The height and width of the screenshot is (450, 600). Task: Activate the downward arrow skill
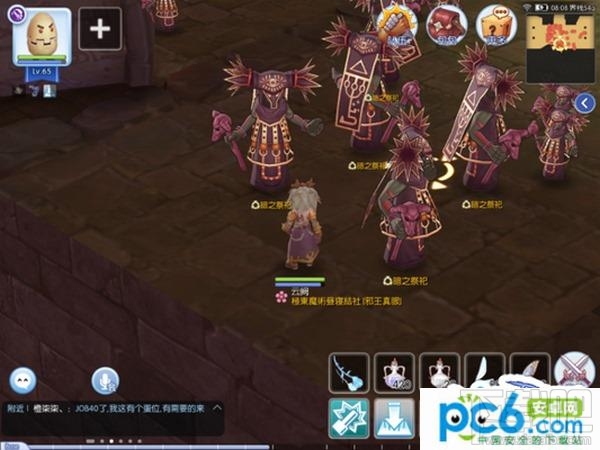tap(393, 418)
